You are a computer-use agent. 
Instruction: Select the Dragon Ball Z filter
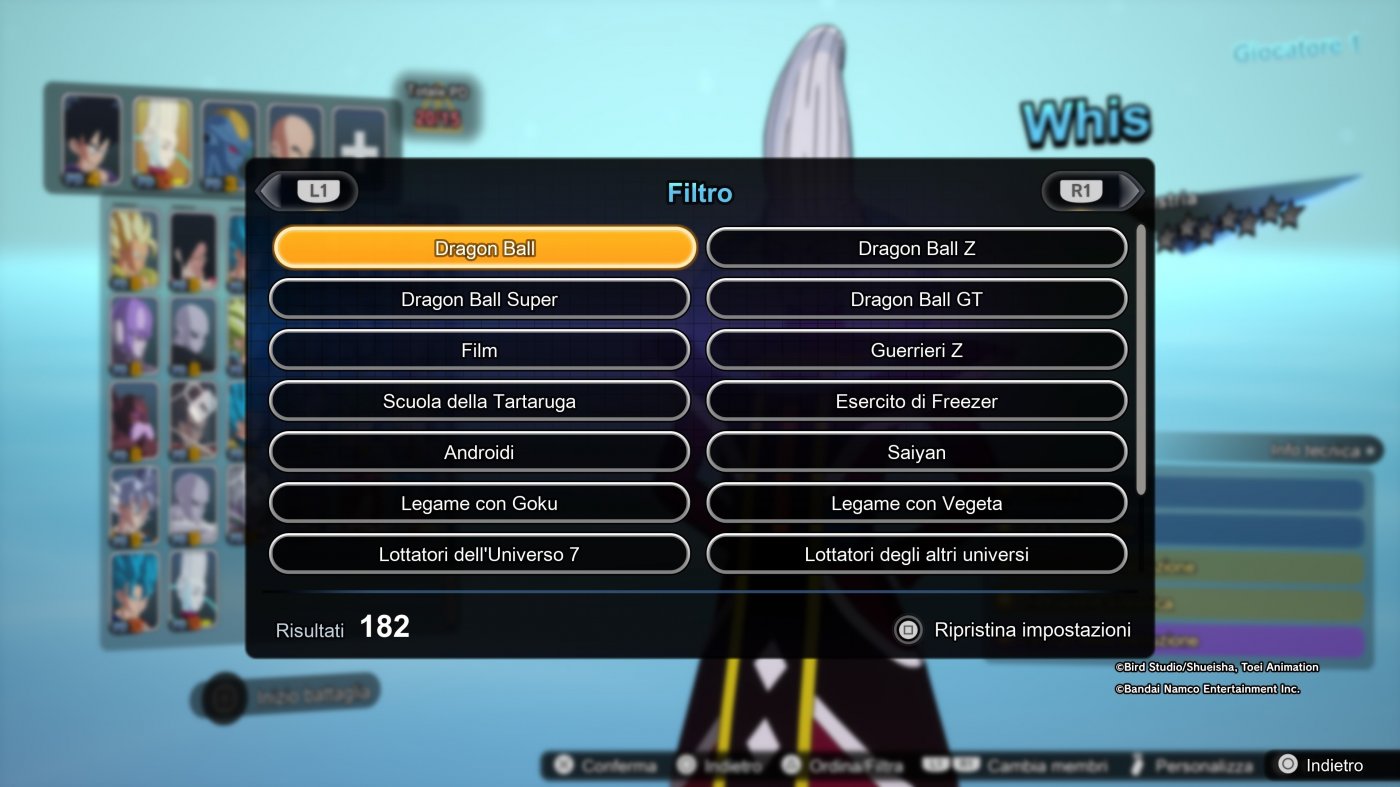click(x=916, y=247)
